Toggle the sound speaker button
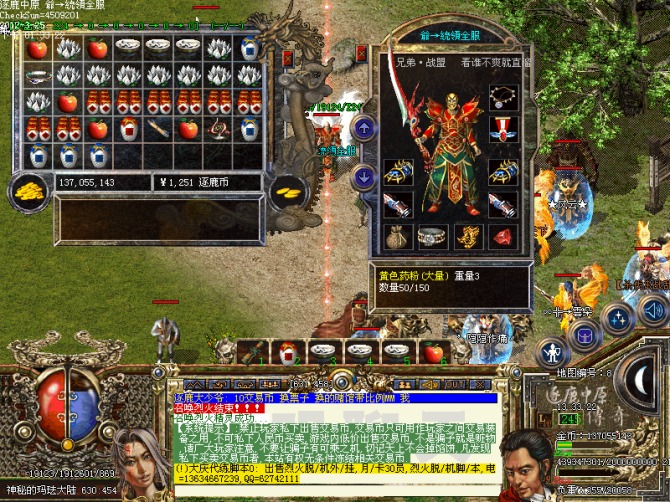 pos(655,310)
